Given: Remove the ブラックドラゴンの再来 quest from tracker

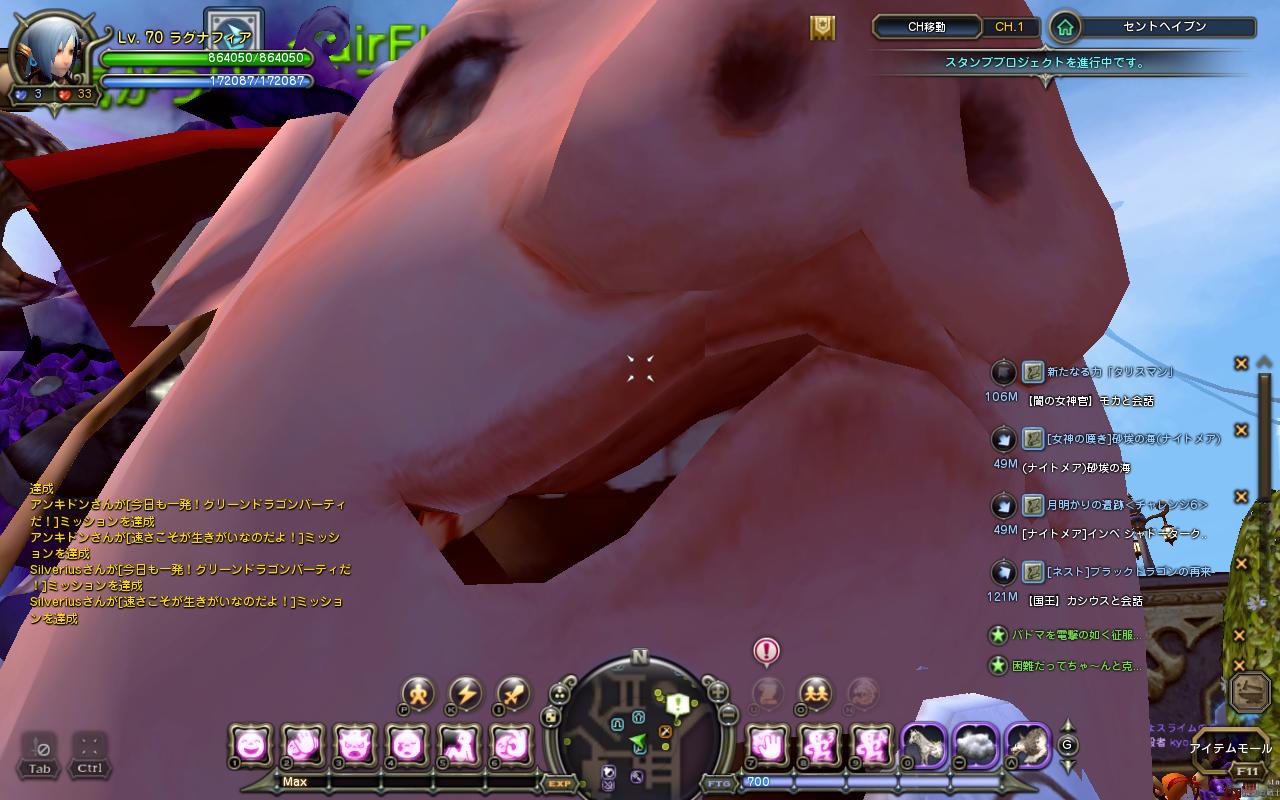Looking at the screenshot, I should [x=1241, y=563].
